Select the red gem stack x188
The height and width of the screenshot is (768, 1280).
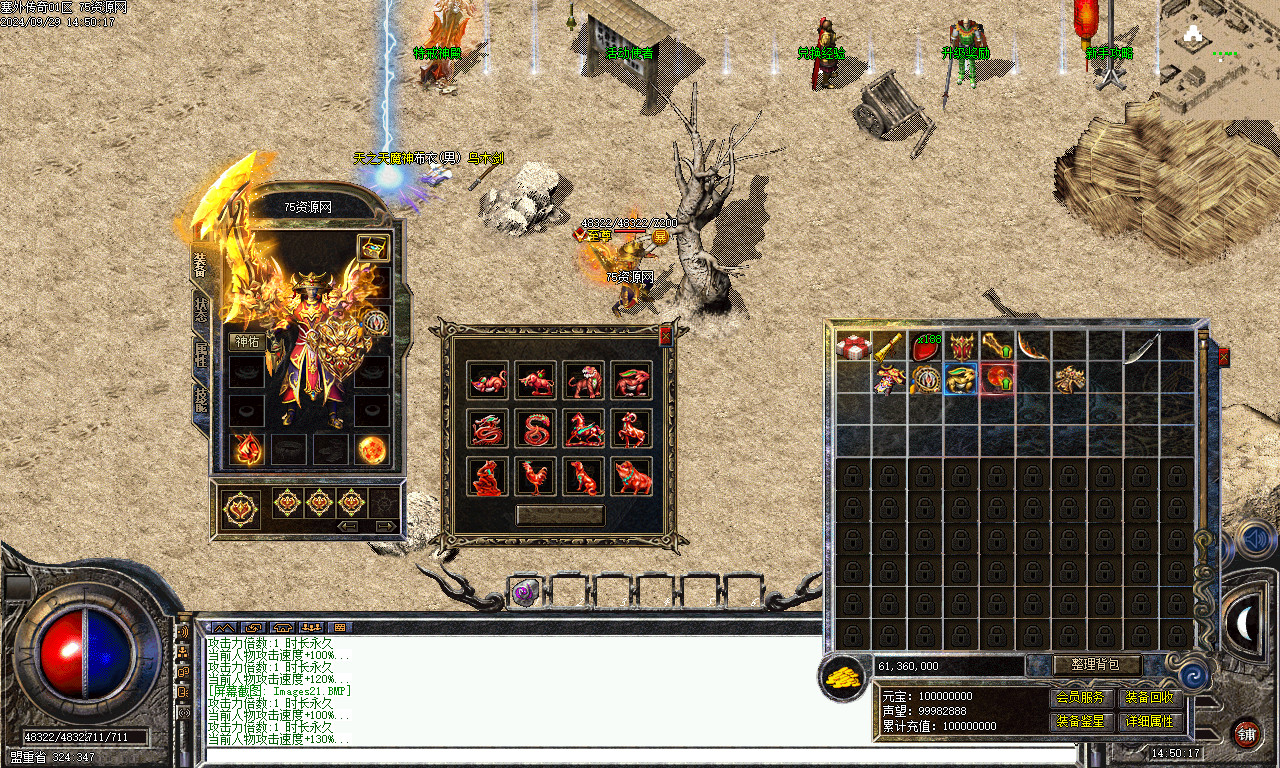point(926,347)
